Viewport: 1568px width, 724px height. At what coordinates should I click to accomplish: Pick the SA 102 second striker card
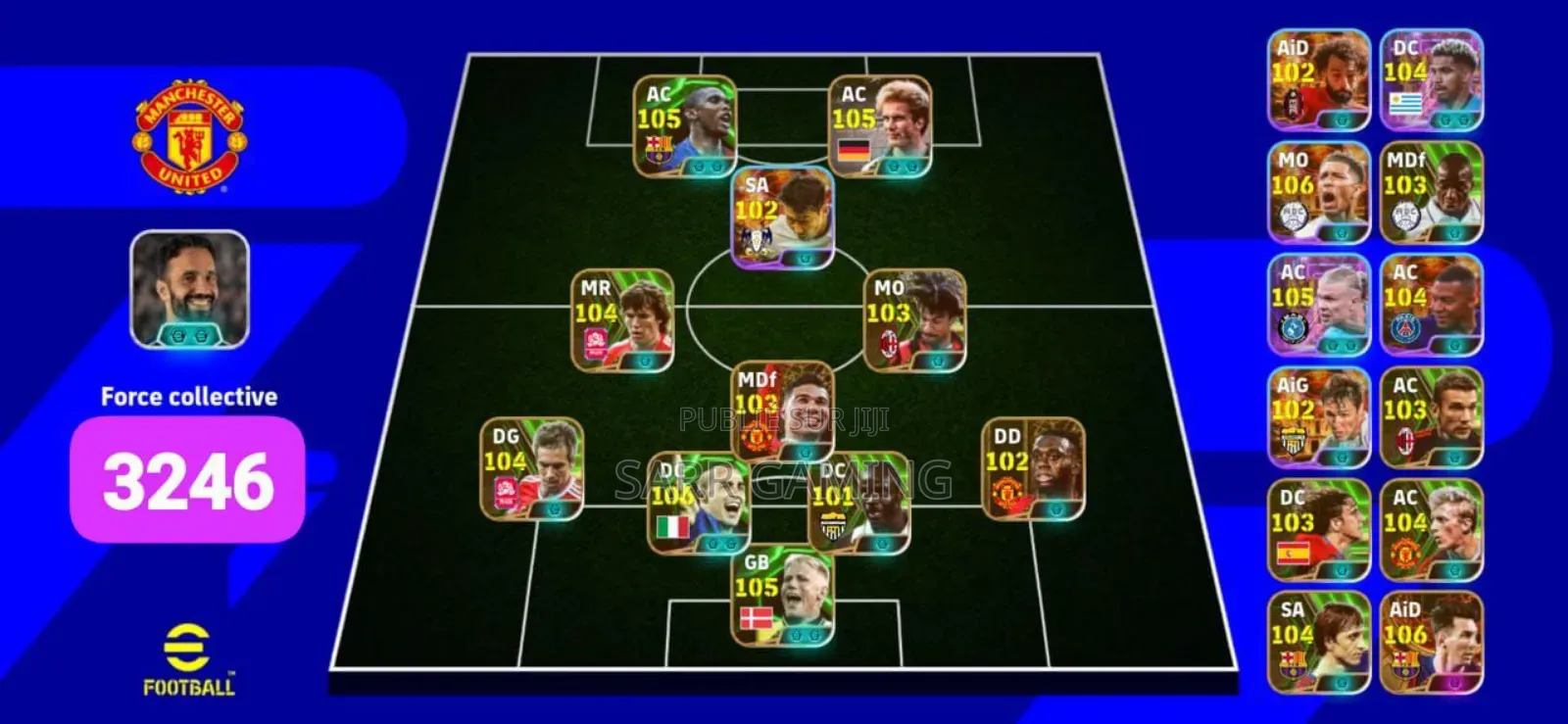coord(783,217)
